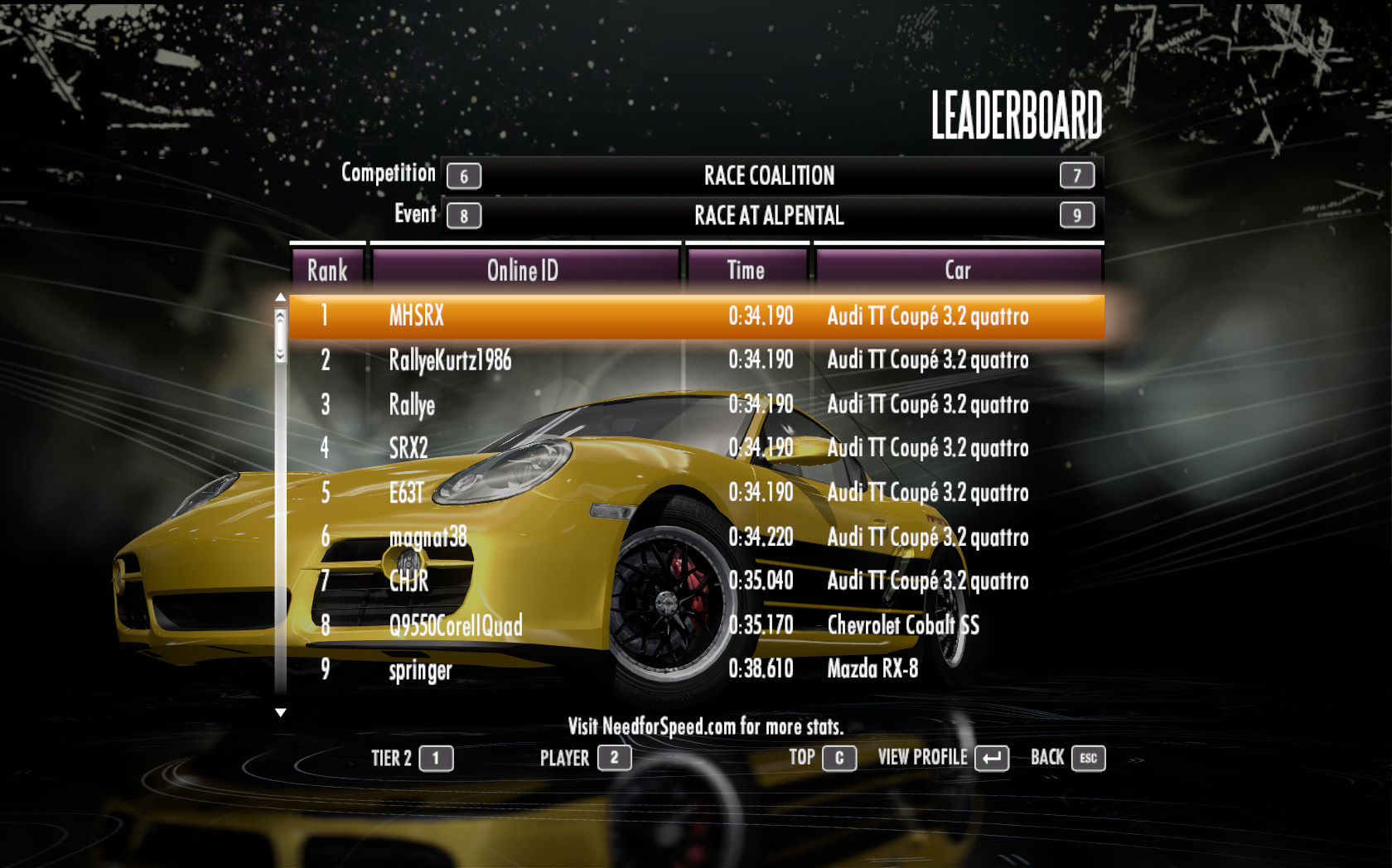
Task: Click the leaderboard scroll-down arrow
Action: (x=281, y=712)
